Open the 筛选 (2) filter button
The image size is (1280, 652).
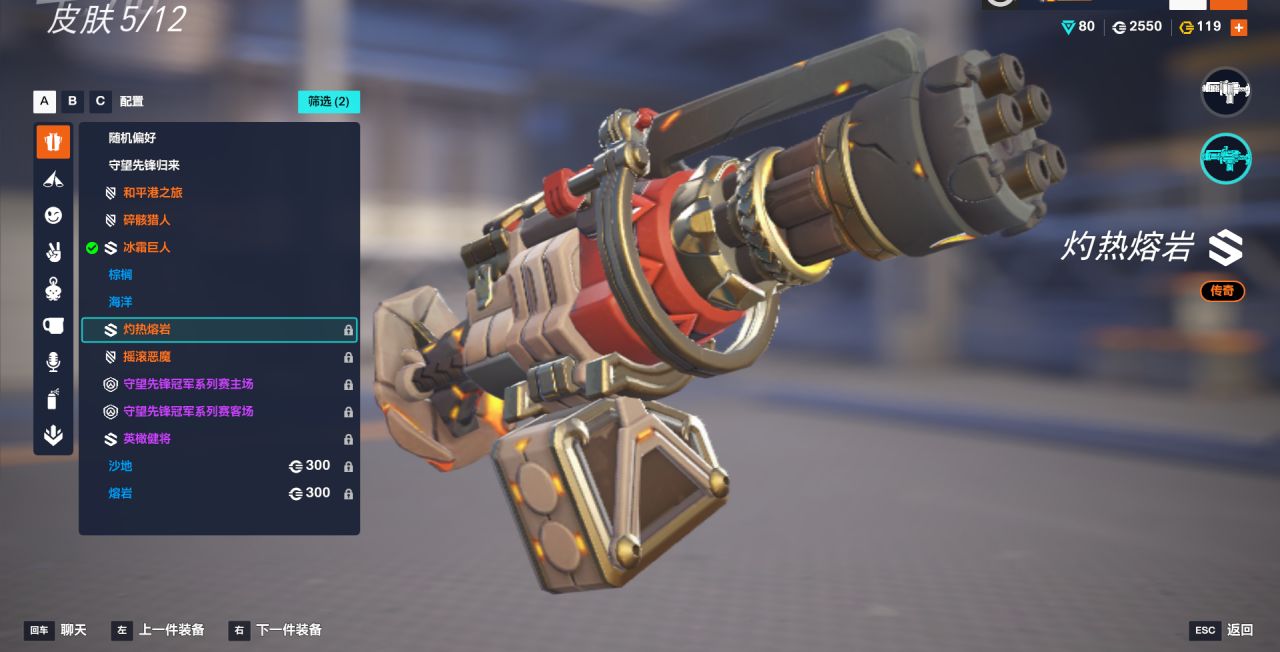point(328,101)
